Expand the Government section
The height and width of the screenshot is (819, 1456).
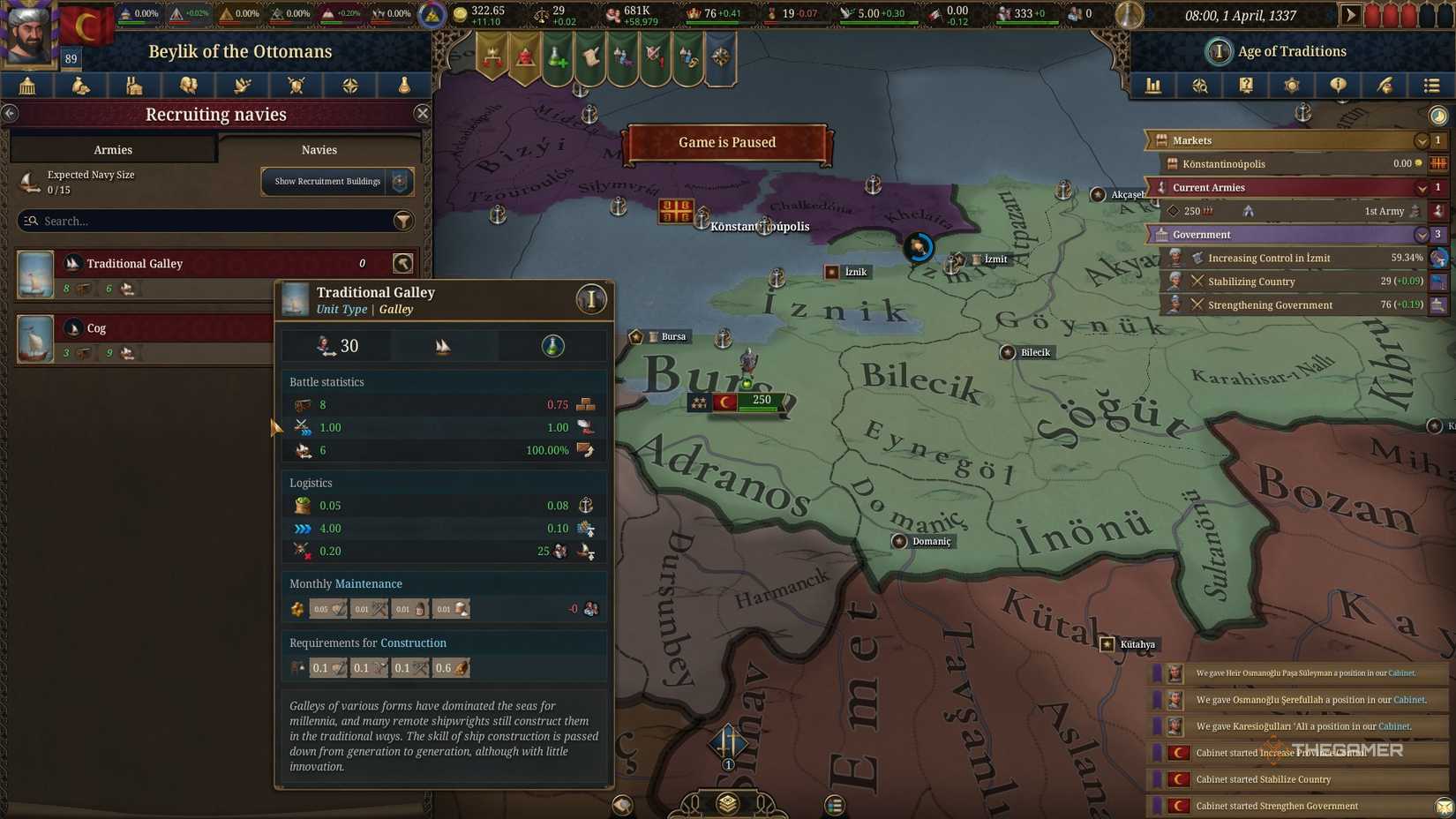tap(1422, 235)
